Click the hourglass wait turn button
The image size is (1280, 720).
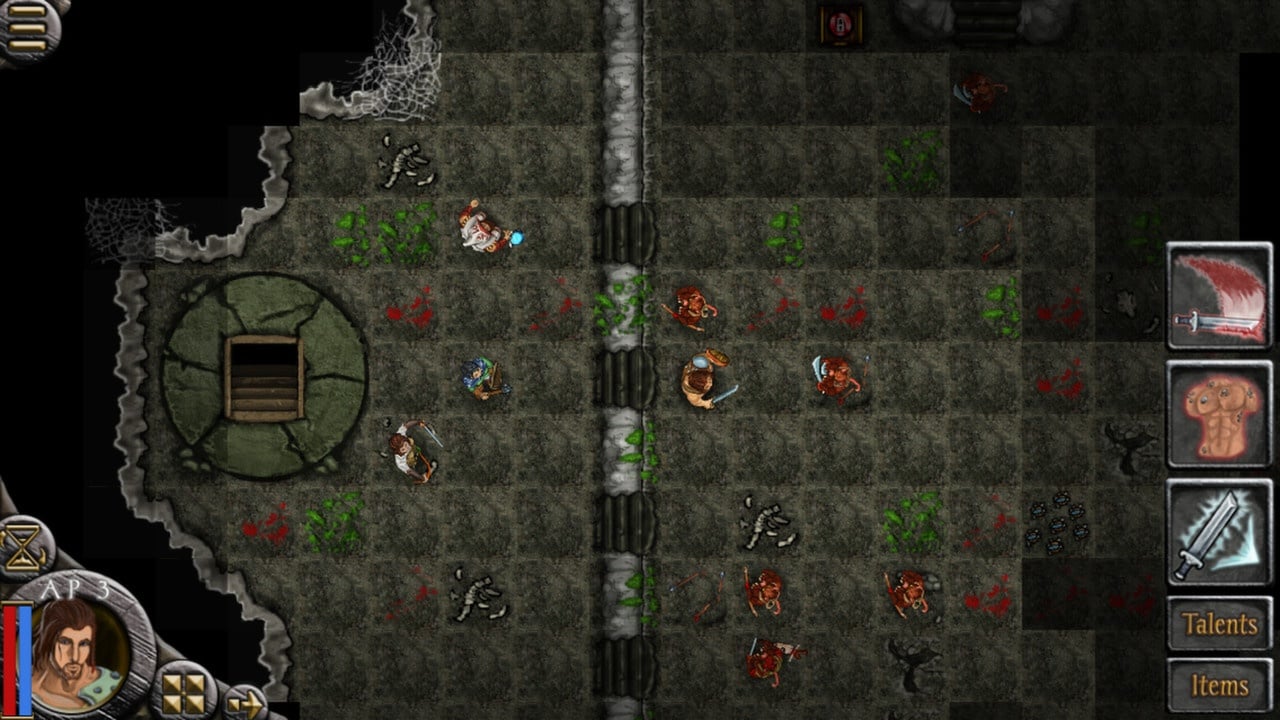(23, 548)
